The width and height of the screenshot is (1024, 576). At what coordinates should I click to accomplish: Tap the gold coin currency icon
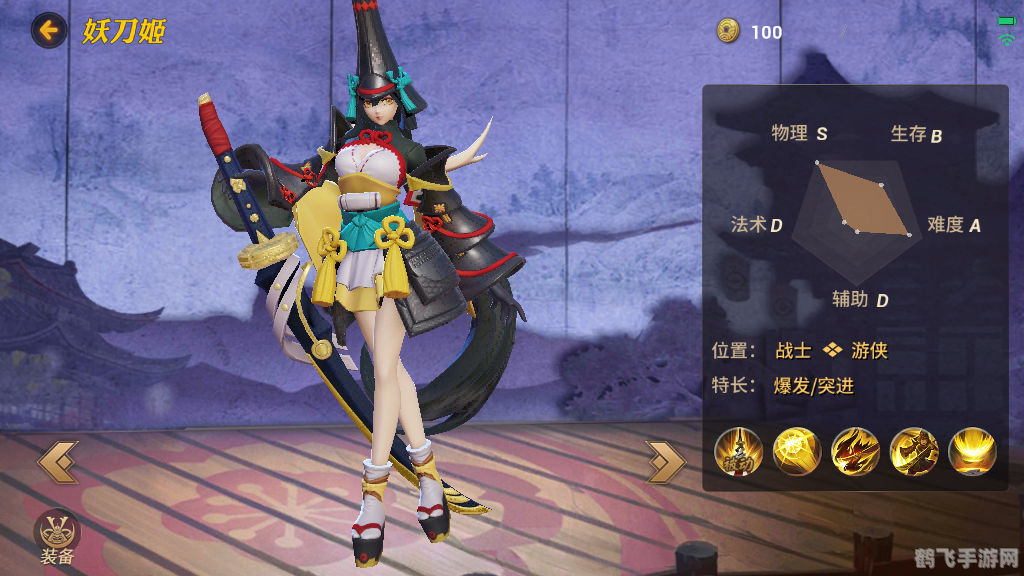tap(728, 31)
